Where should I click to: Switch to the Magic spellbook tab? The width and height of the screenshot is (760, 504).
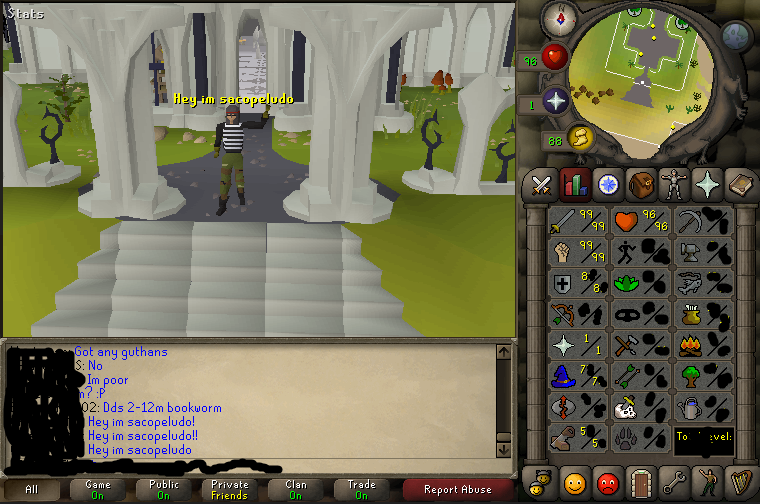[740, 184]
